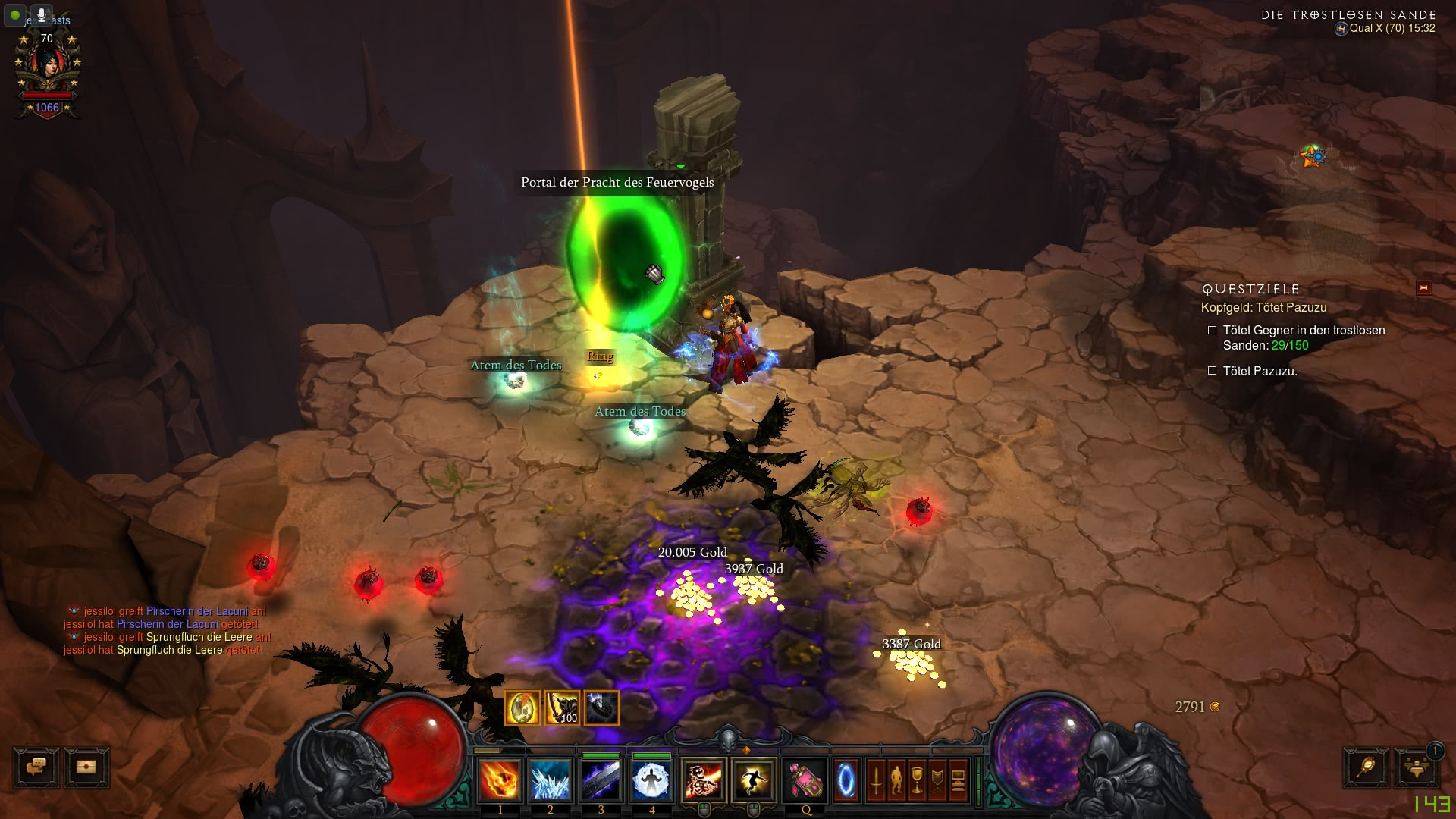This screenshot has height=819, width=1456.
Task: Open the golden chalice achievements button
Action: coord(917,780)
